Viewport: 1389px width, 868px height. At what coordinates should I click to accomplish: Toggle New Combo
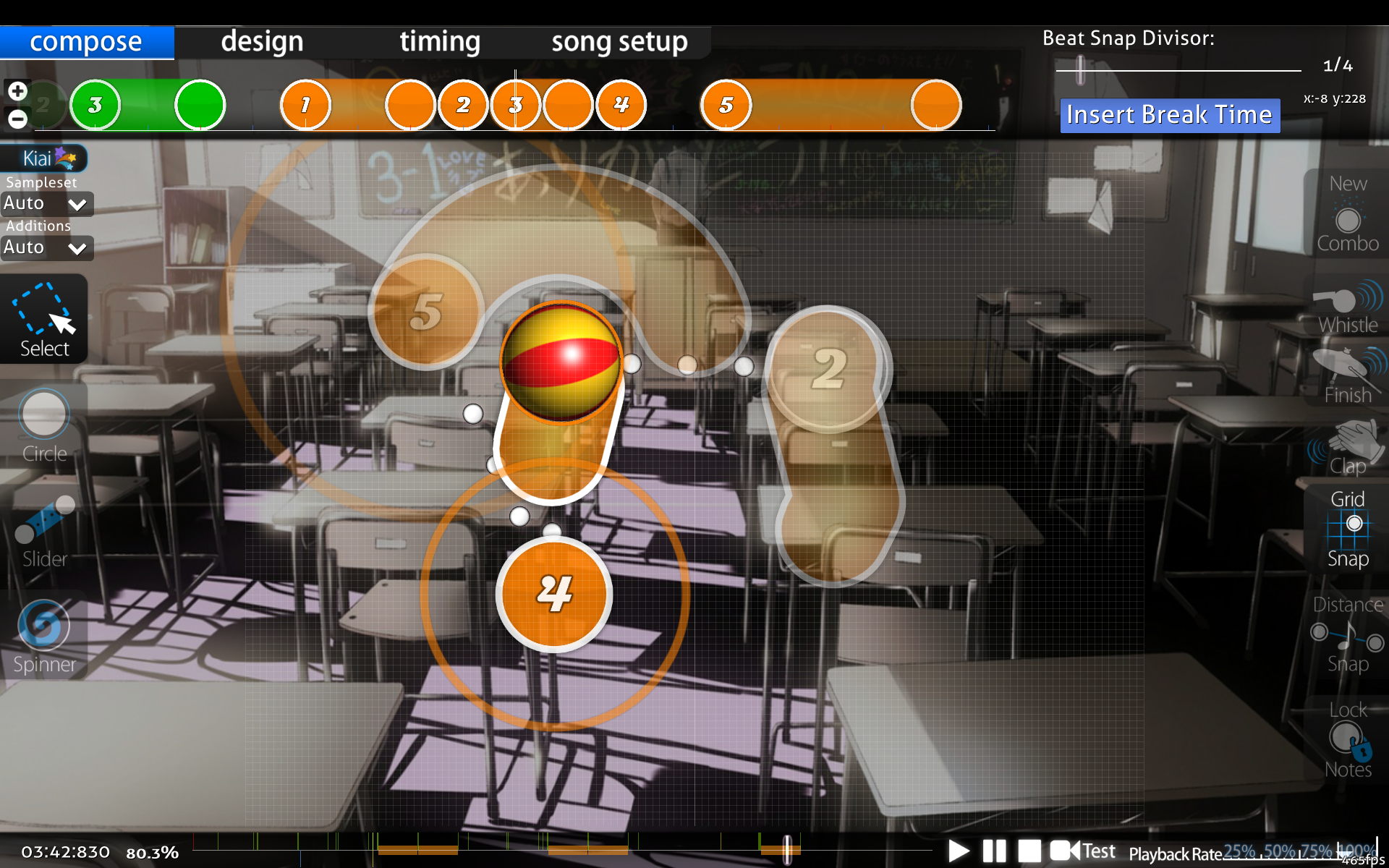coord(1347,214)
